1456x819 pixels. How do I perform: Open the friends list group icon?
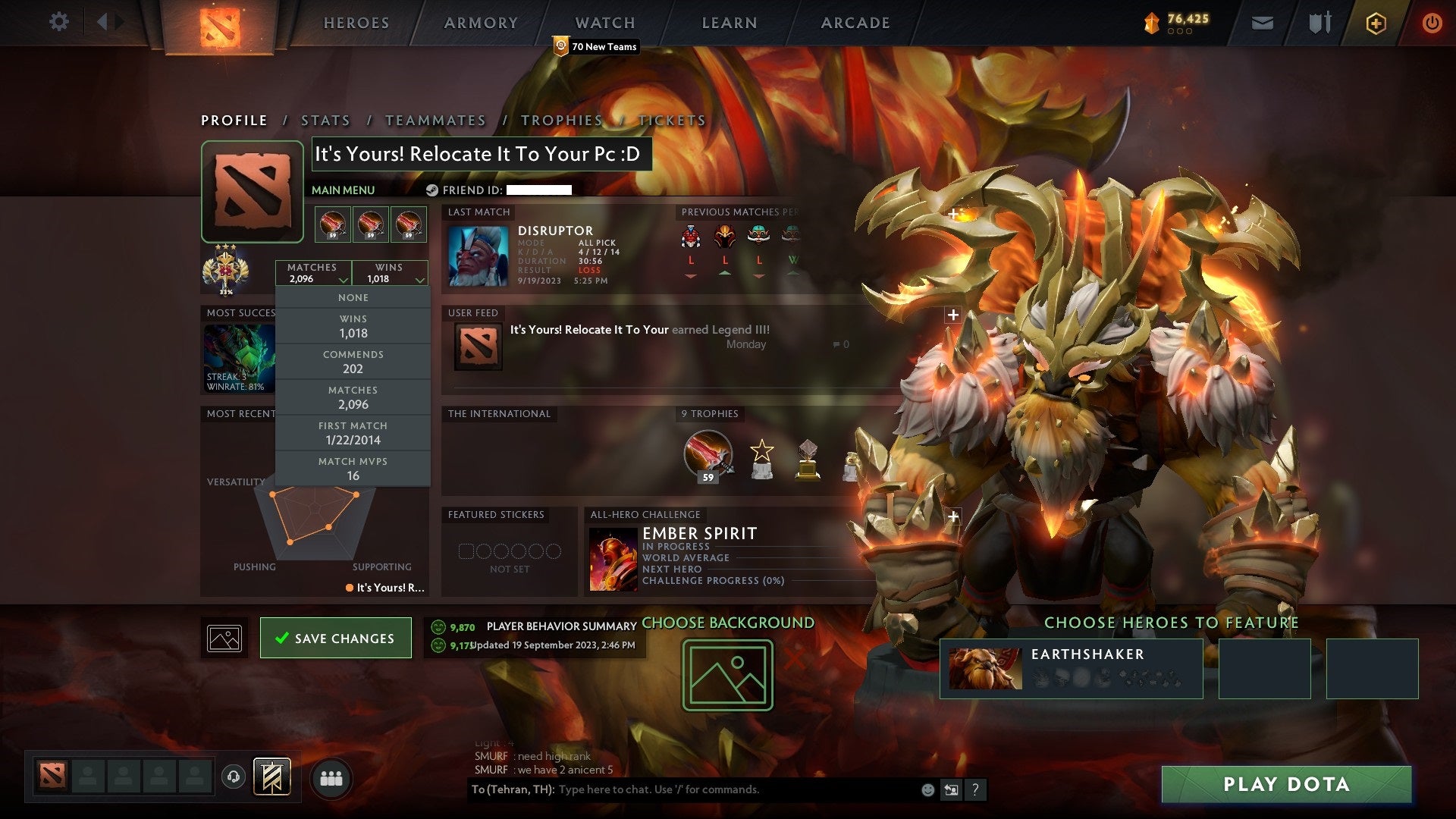tap(331, 777)
